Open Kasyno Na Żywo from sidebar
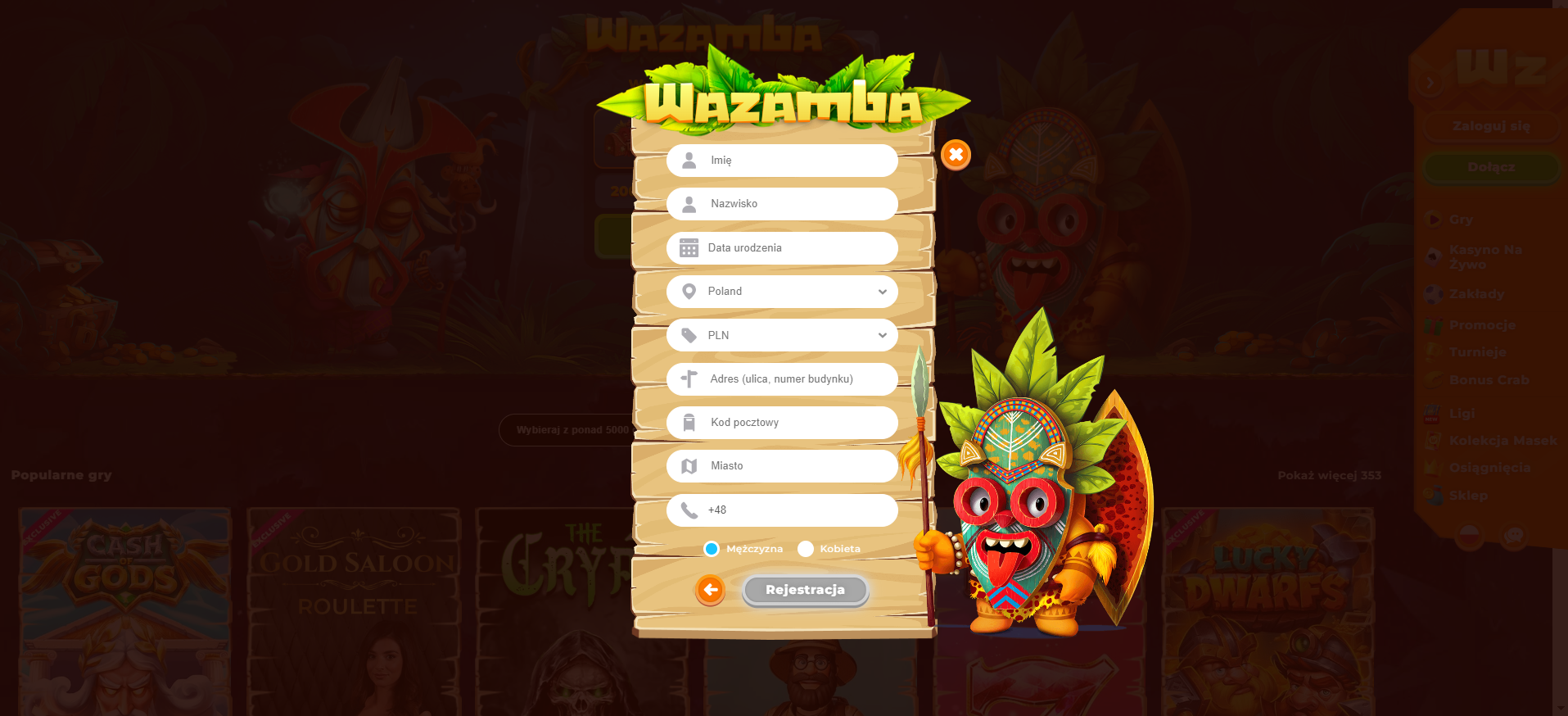Image resolution: width=1568 pixels, height=716 pixels. click(1433, 256)
